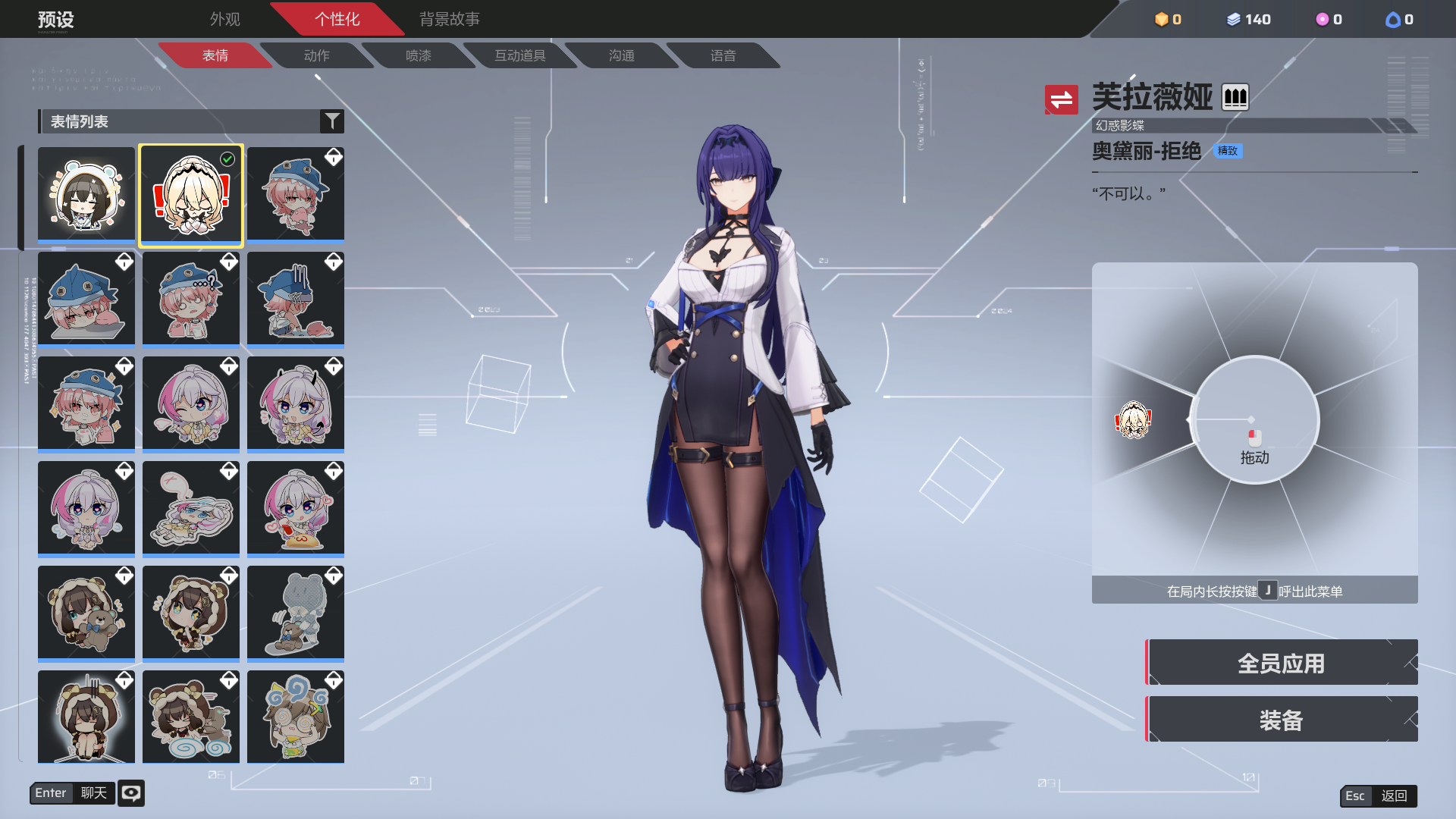Switch to the 外观 top tab
The image size is (1456, 819).
click(x=224, y=19)
